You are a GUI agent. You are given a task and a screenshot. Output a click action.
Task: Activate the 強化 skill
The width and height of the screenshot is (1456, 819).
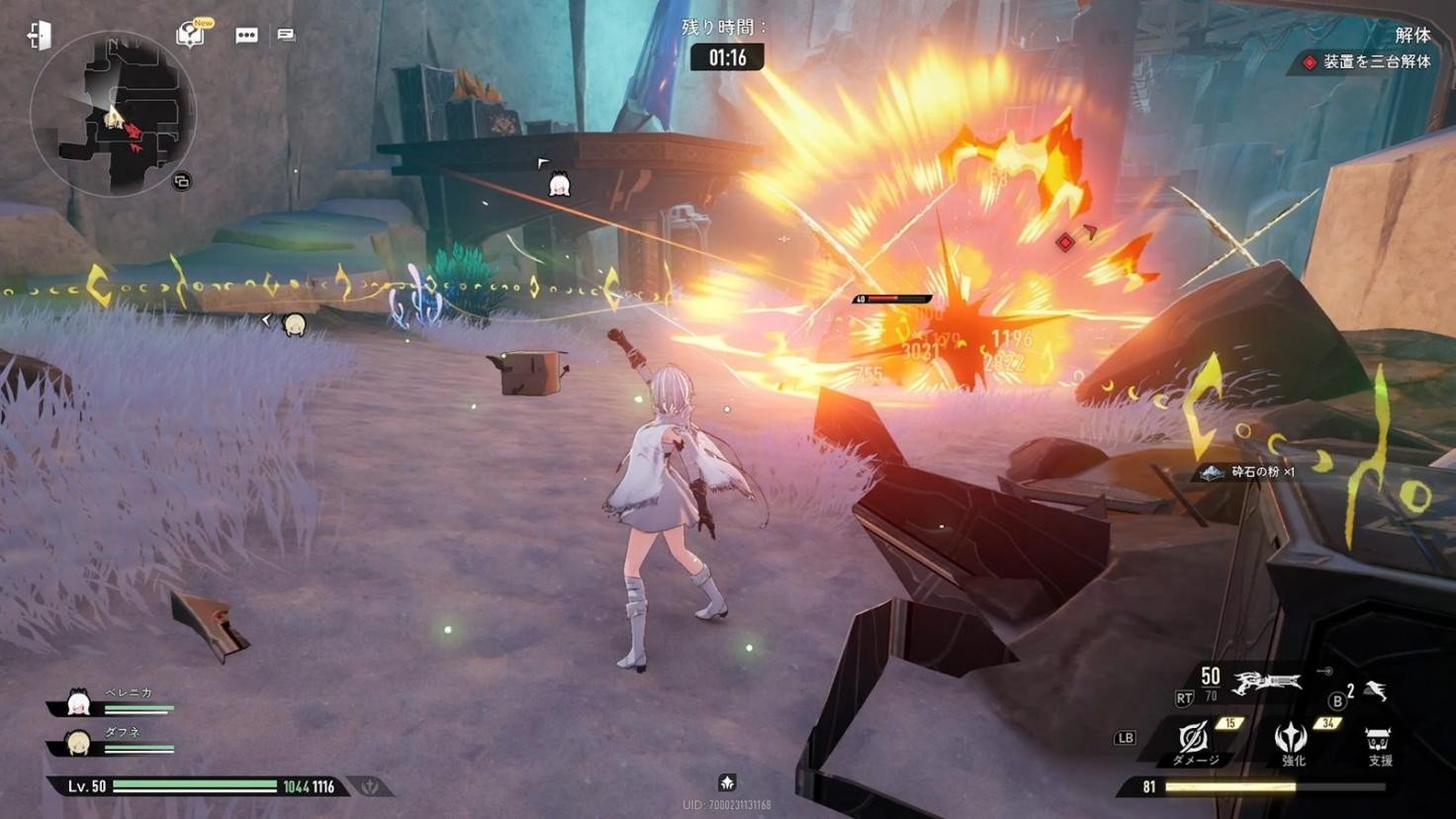(1291, 740)
